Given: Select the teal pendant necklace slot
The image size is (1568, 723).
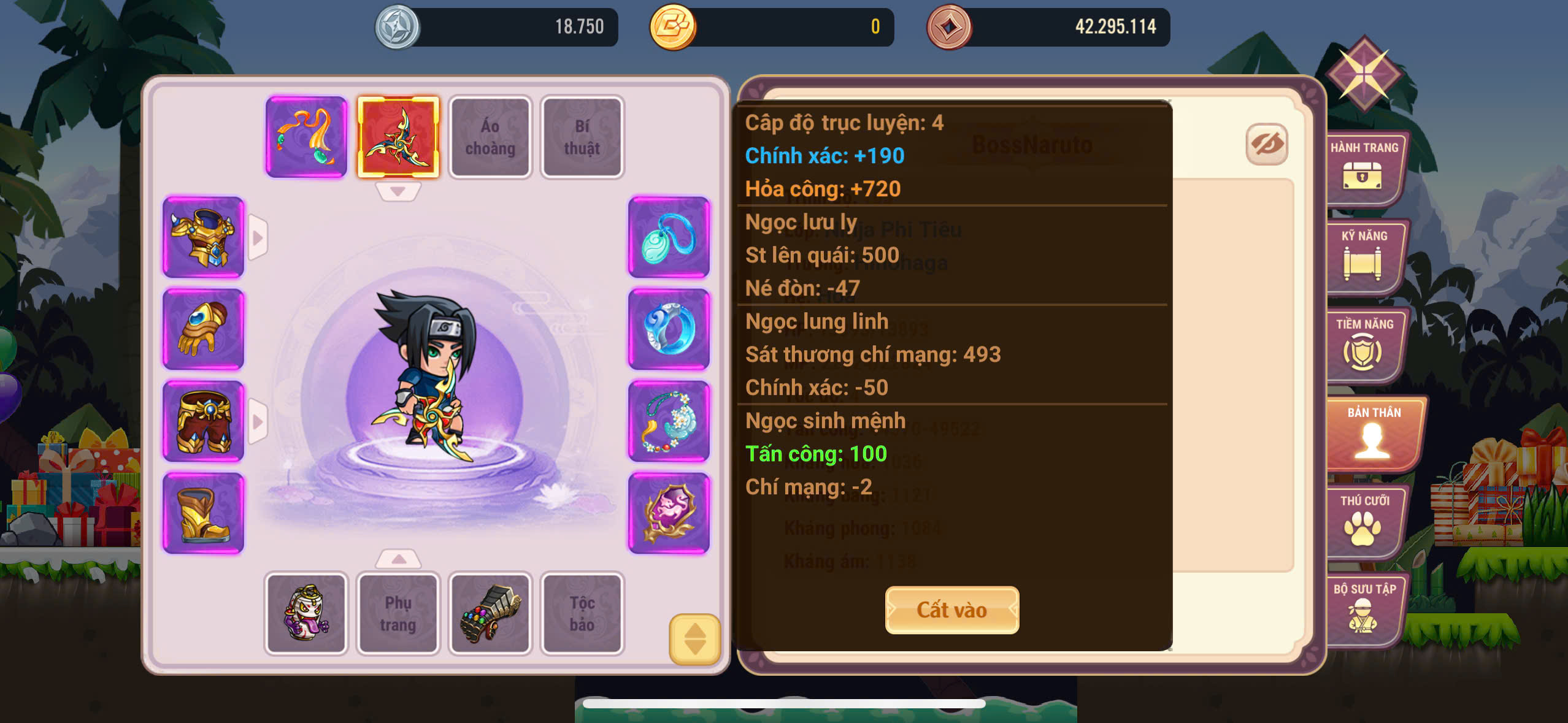Looking at the screenshot, I should (x=669, y=237).
